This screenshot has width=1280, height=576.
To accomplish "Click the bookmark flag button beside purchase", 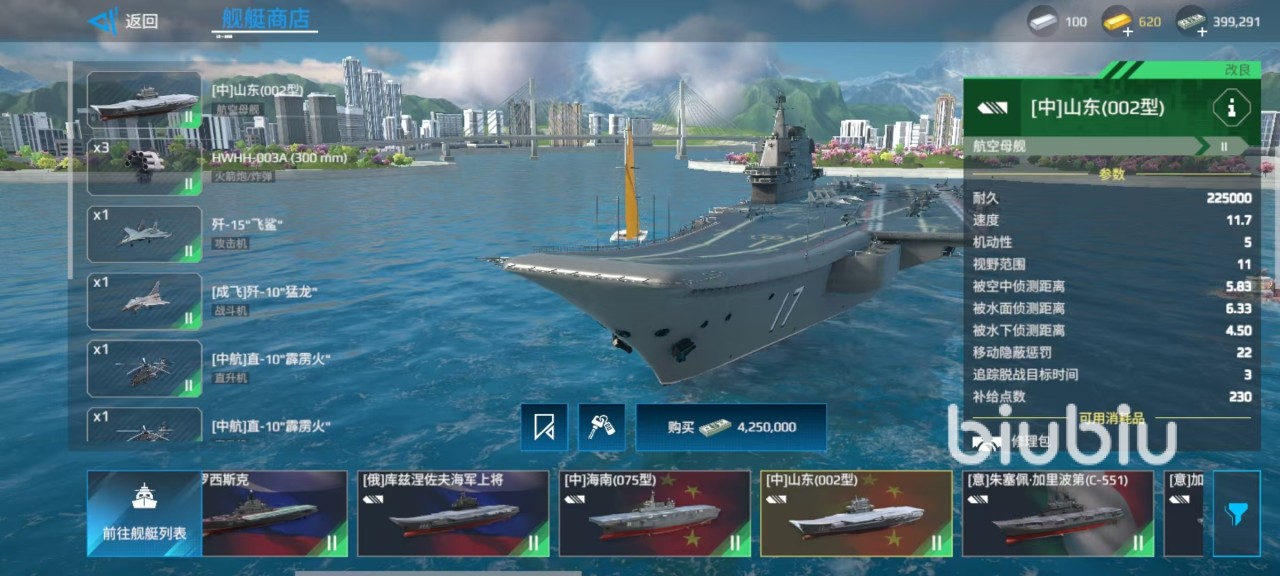I will click(544, 427).
